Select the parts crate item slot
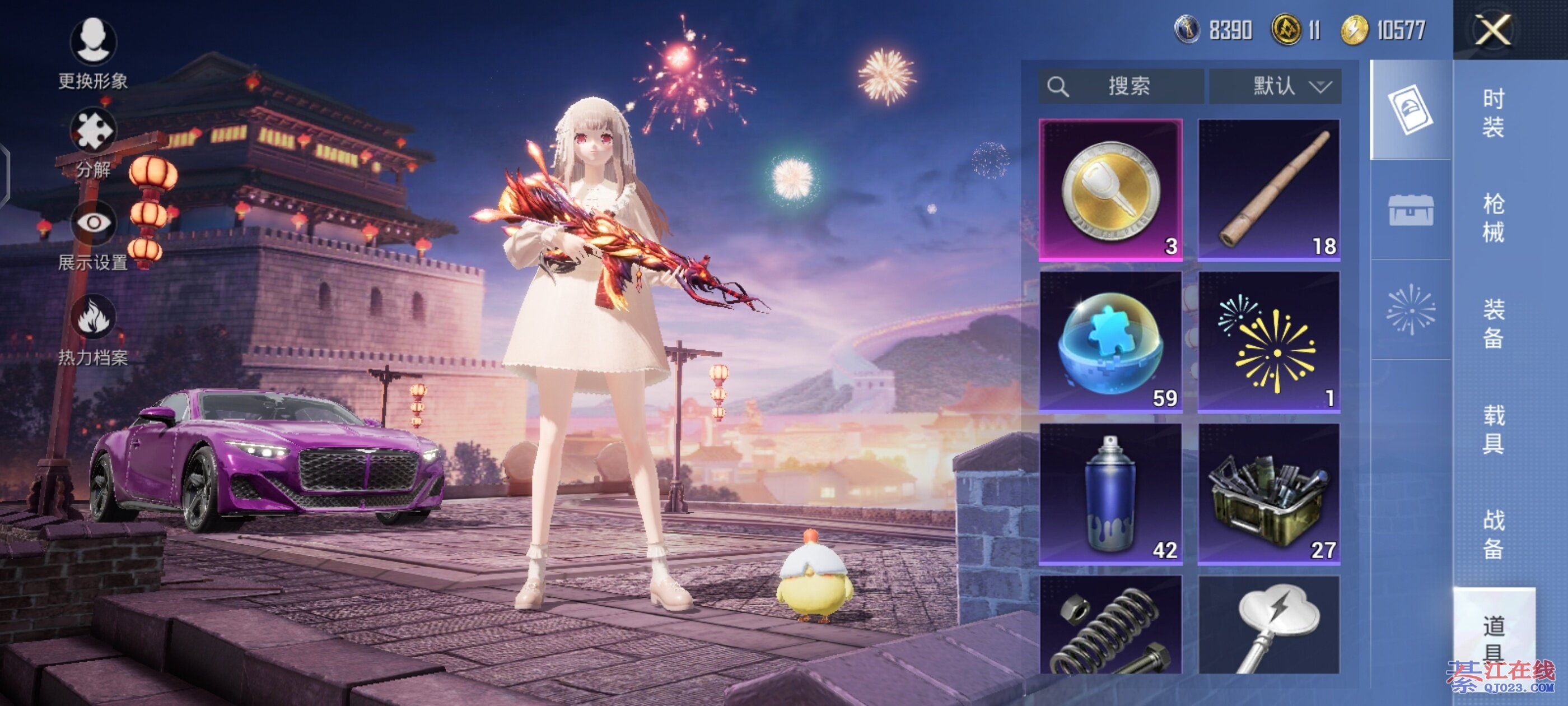 (x=1268, y=494)
